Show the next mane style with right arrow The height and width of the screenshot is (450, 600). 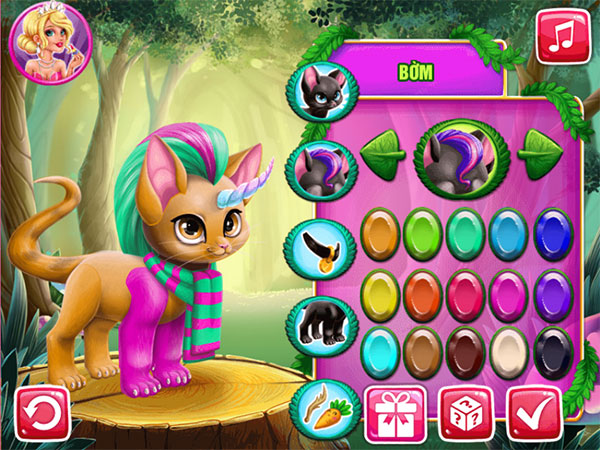pos(539,154)
